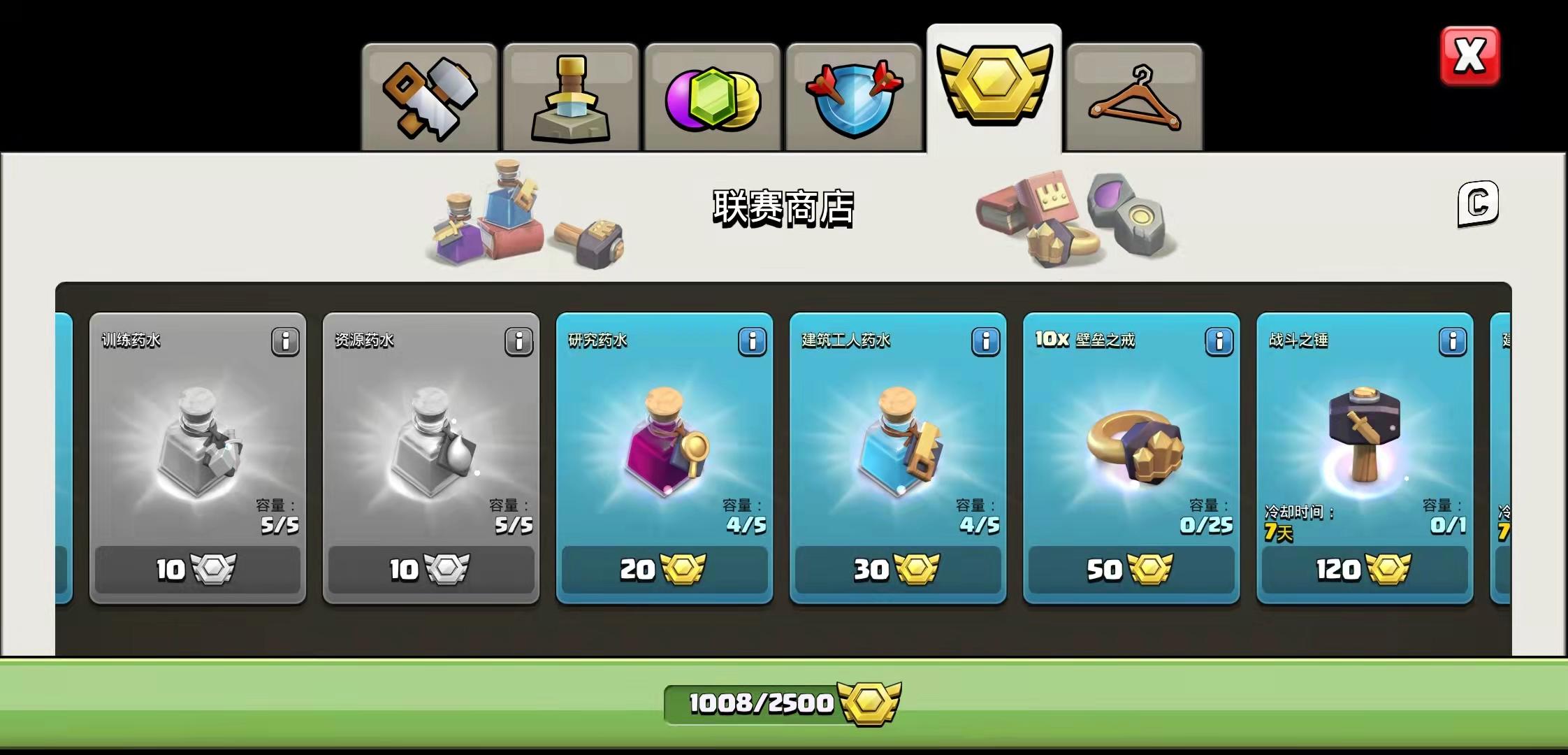The width and height of the screenshot is (1568, 755).
Task: Open the builder hammer shop tab
Action: click(429, 96)
